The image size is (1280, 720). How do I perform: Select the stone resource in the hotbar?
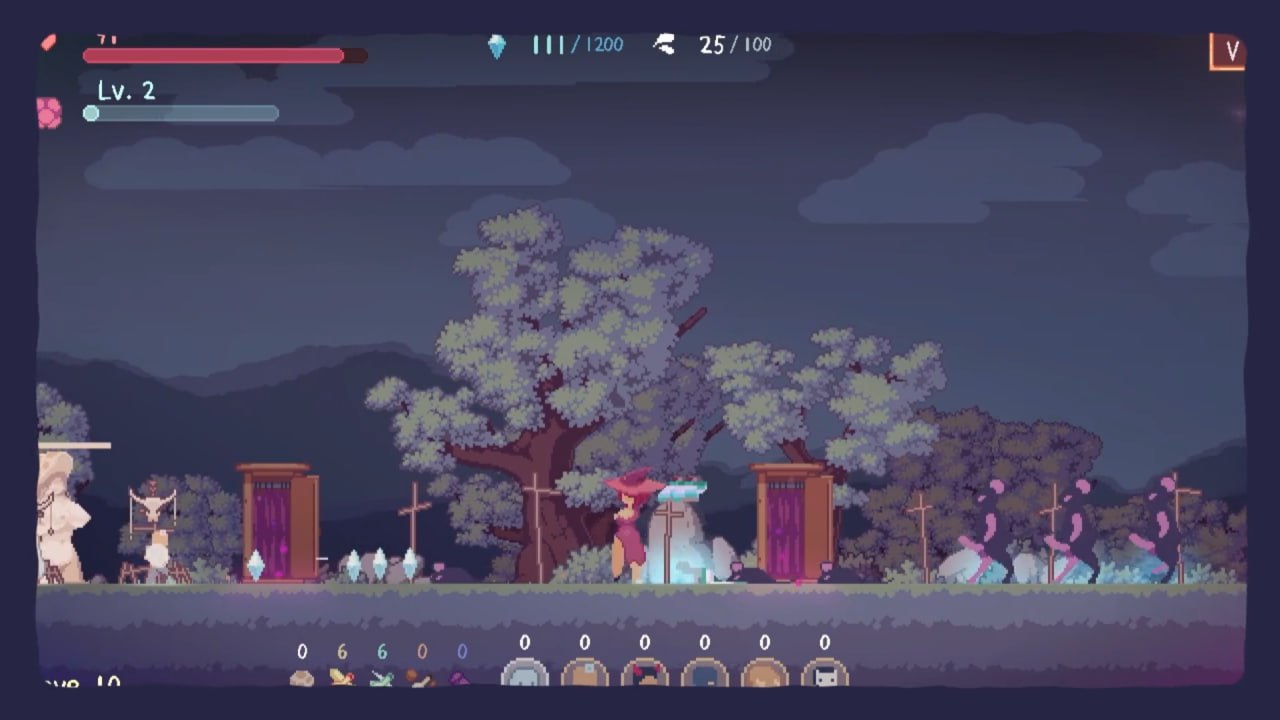(303, 680)
